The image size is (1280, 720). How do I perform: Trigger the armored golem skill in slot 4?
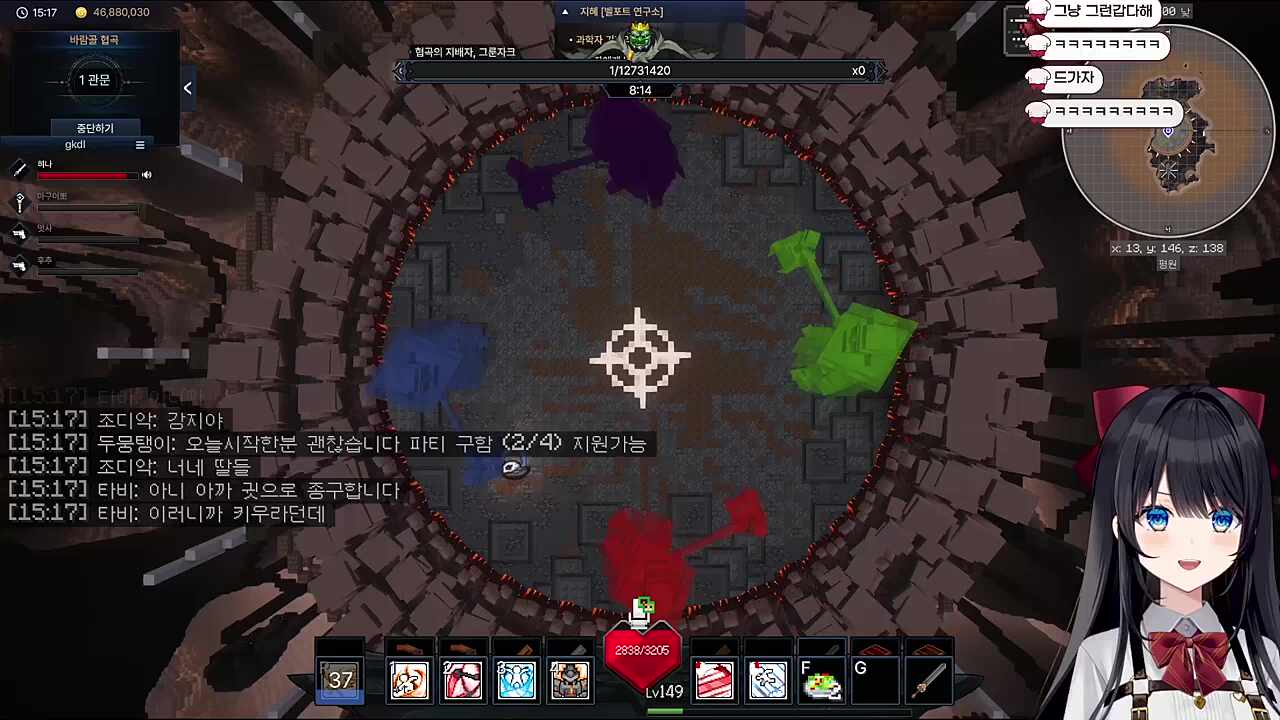coord(570,680)
